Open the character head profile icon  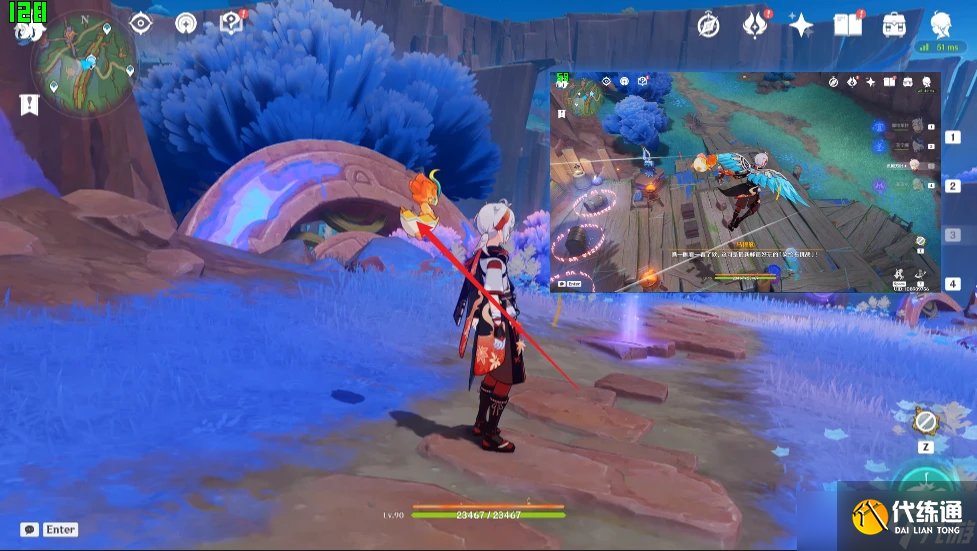click(940, 25)
